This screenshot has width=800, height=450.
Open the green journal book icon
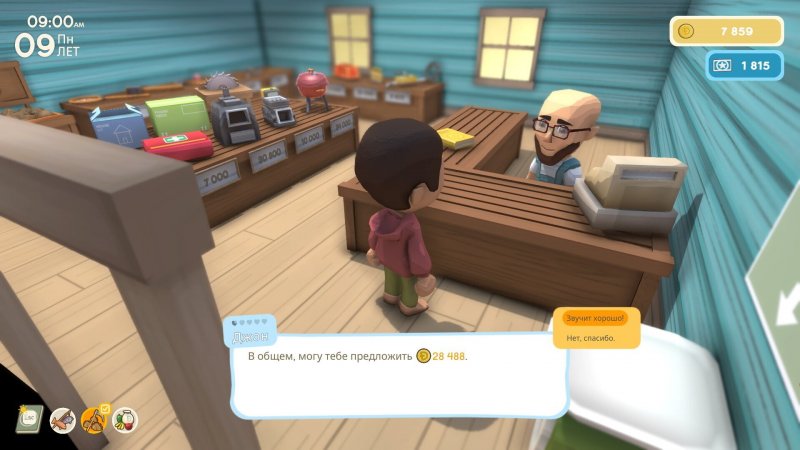click(28, 418)
